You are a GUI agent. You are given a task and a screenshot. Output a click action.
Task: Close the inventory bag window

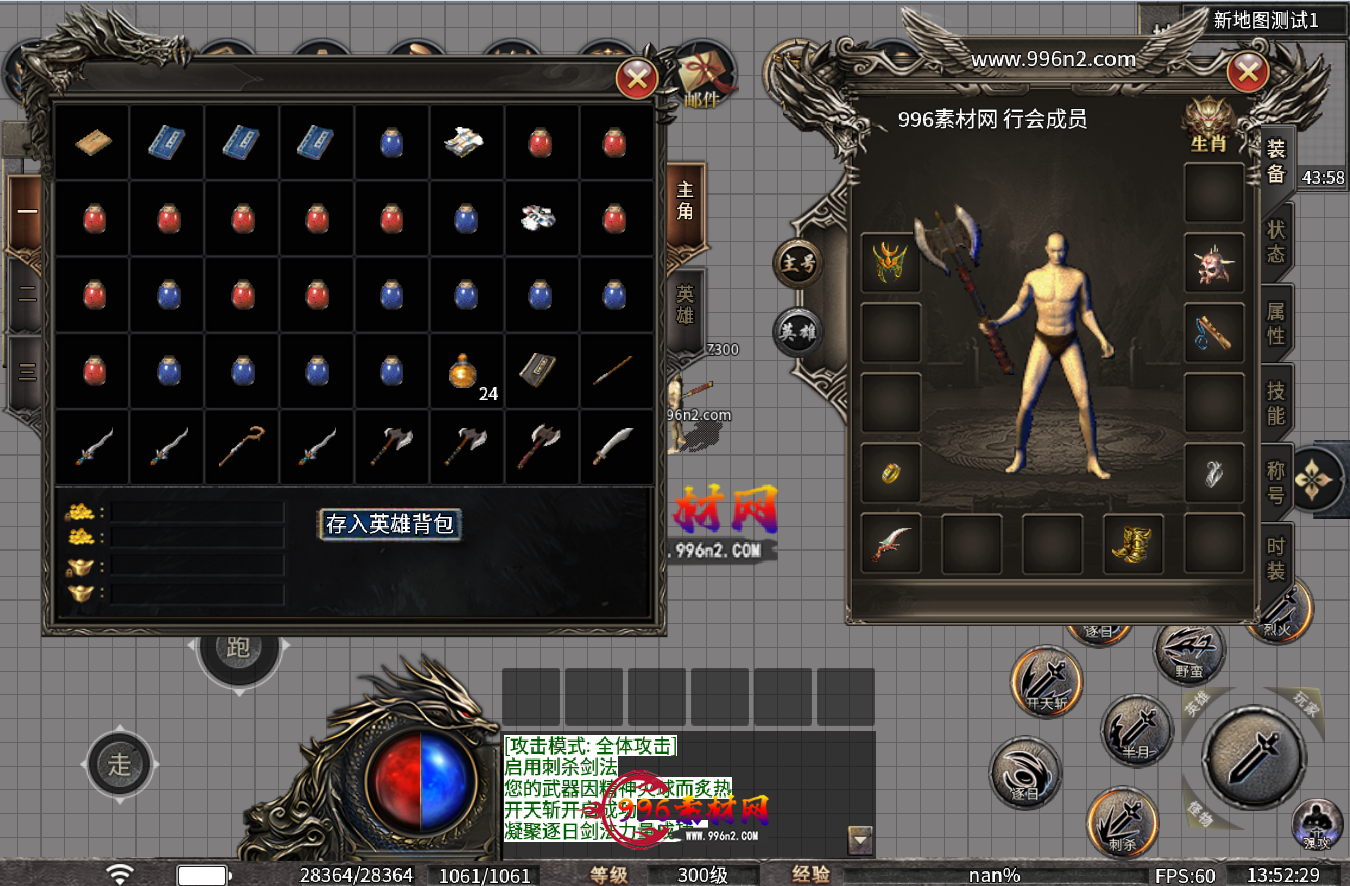tap(637, 78)
